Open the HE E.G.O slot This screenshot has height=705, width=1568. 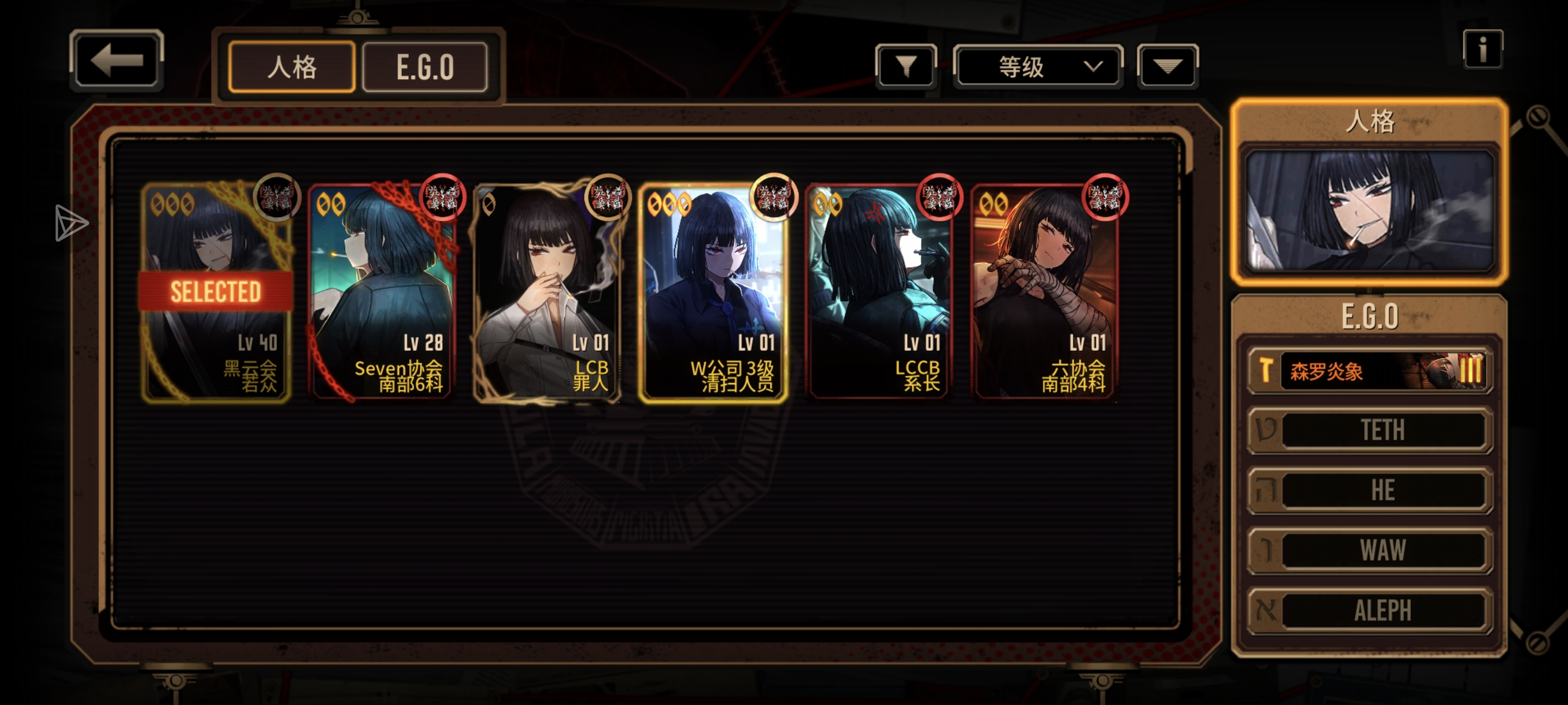[x=1370, y=490]
